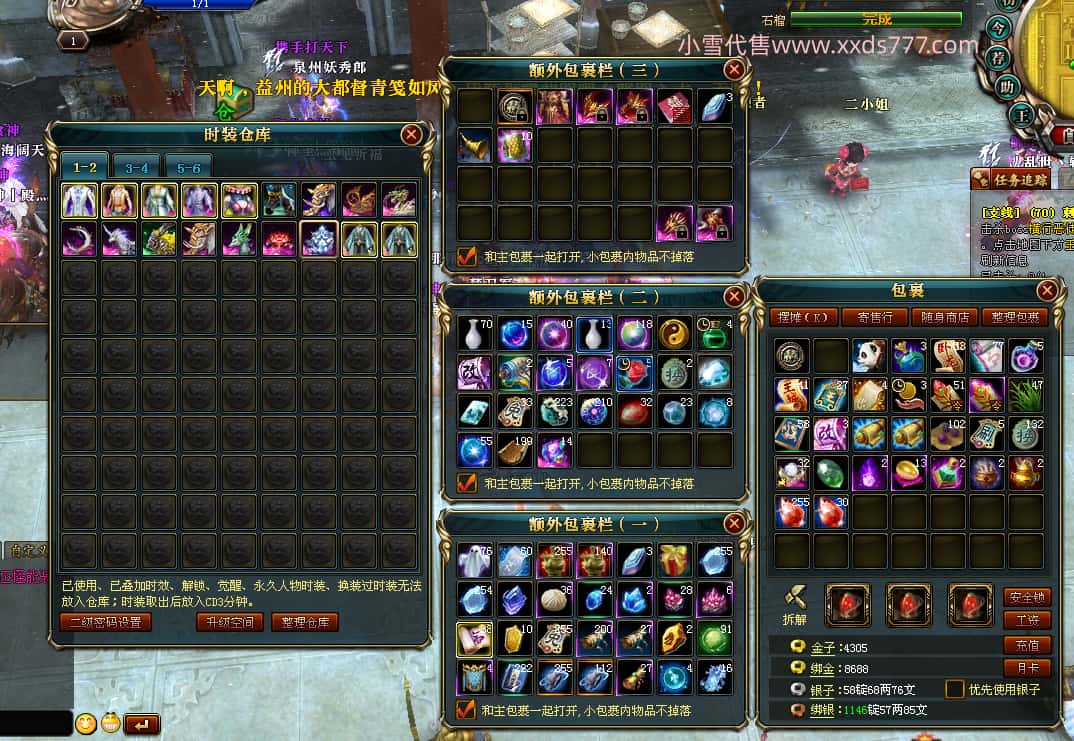The height and width of the screenshot is (741, 1074).
Task: Select the white unicorn item in wardrobe
Action: [x=119, y=239]
